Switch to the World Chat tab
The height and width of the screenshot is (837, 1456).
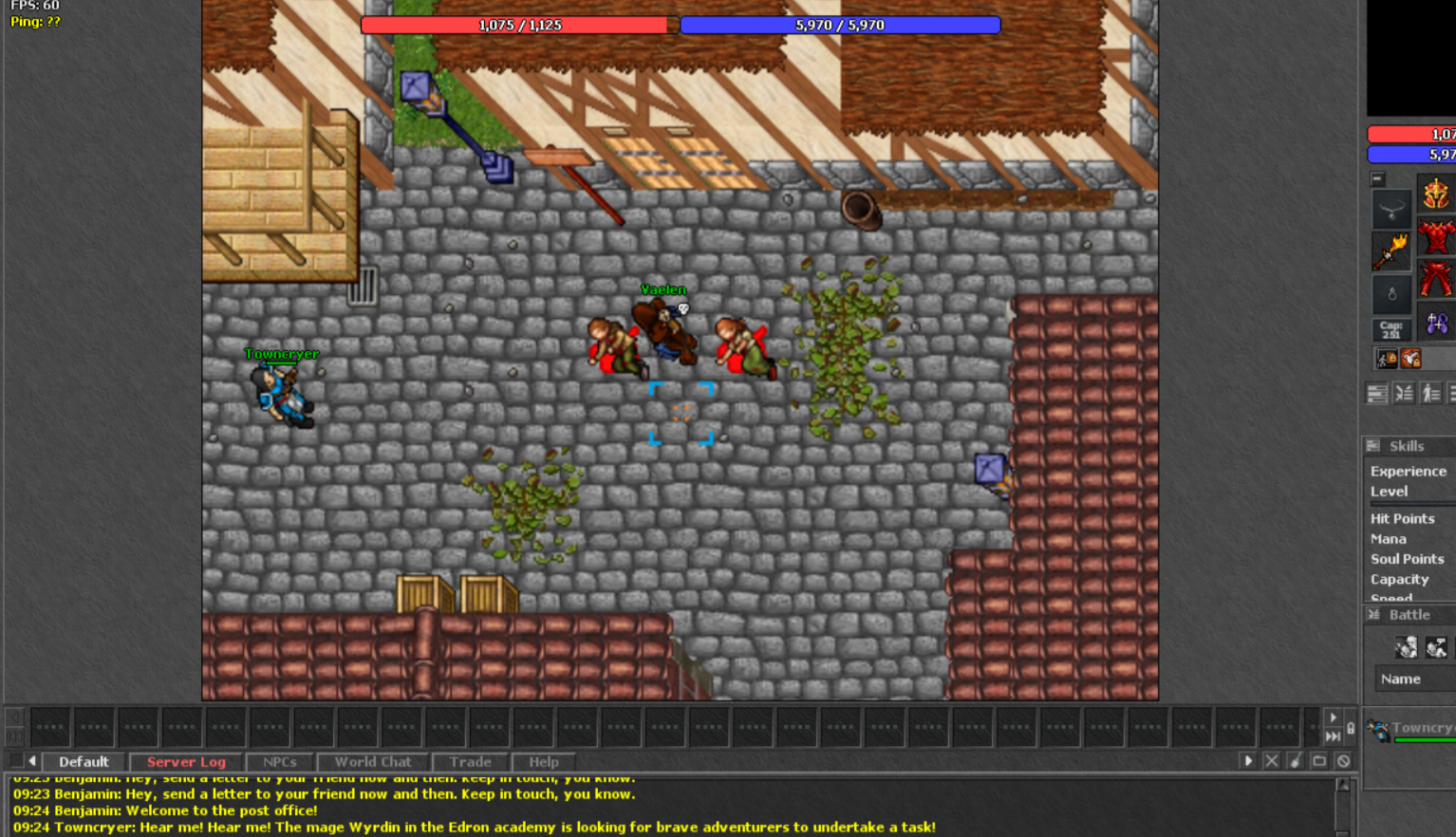pos(373,762)
